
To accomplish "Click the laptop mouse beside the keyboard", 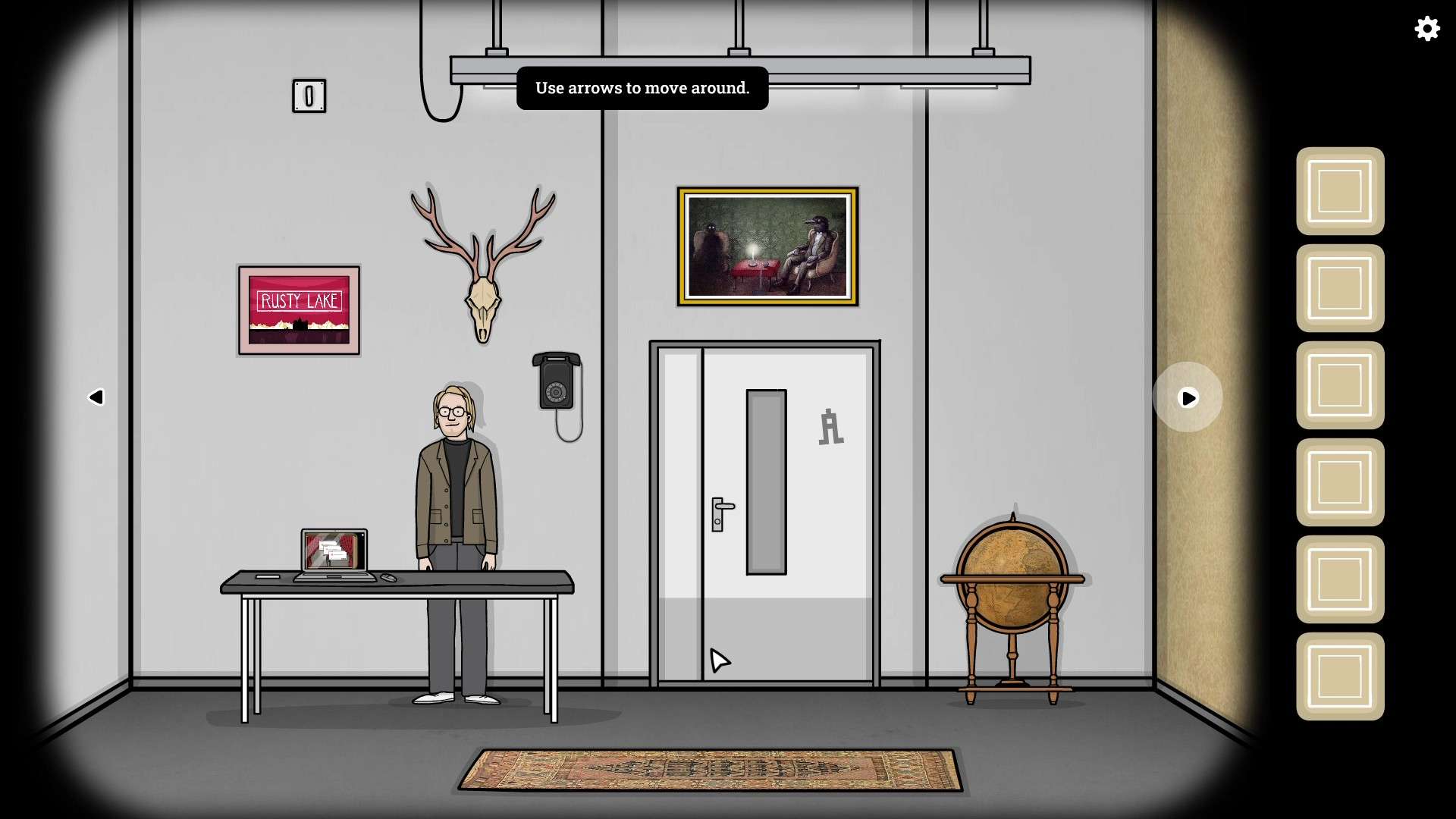I will (389, 577).
